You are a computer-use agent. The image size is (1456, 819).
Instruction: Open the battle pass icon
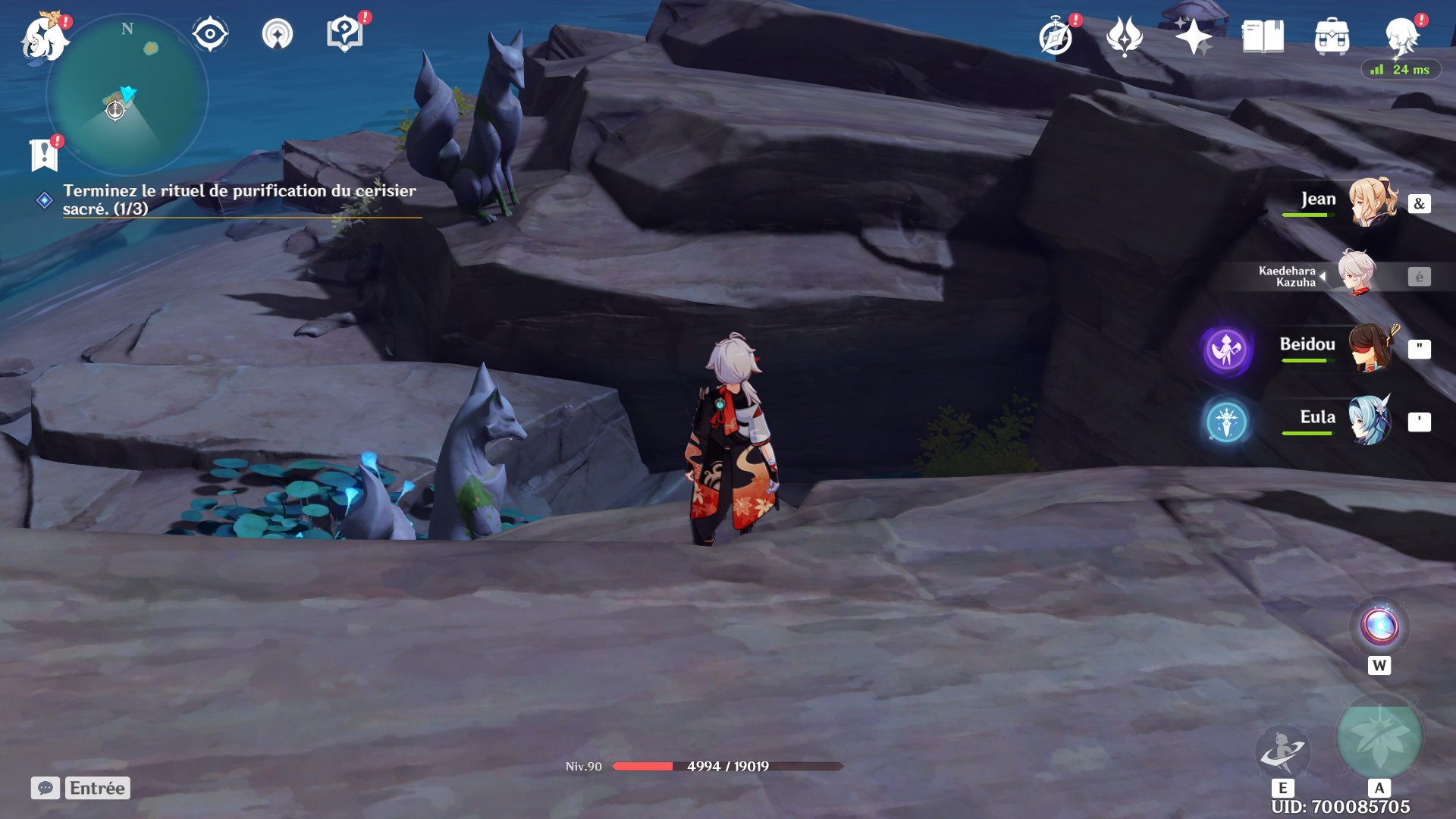1125,36
